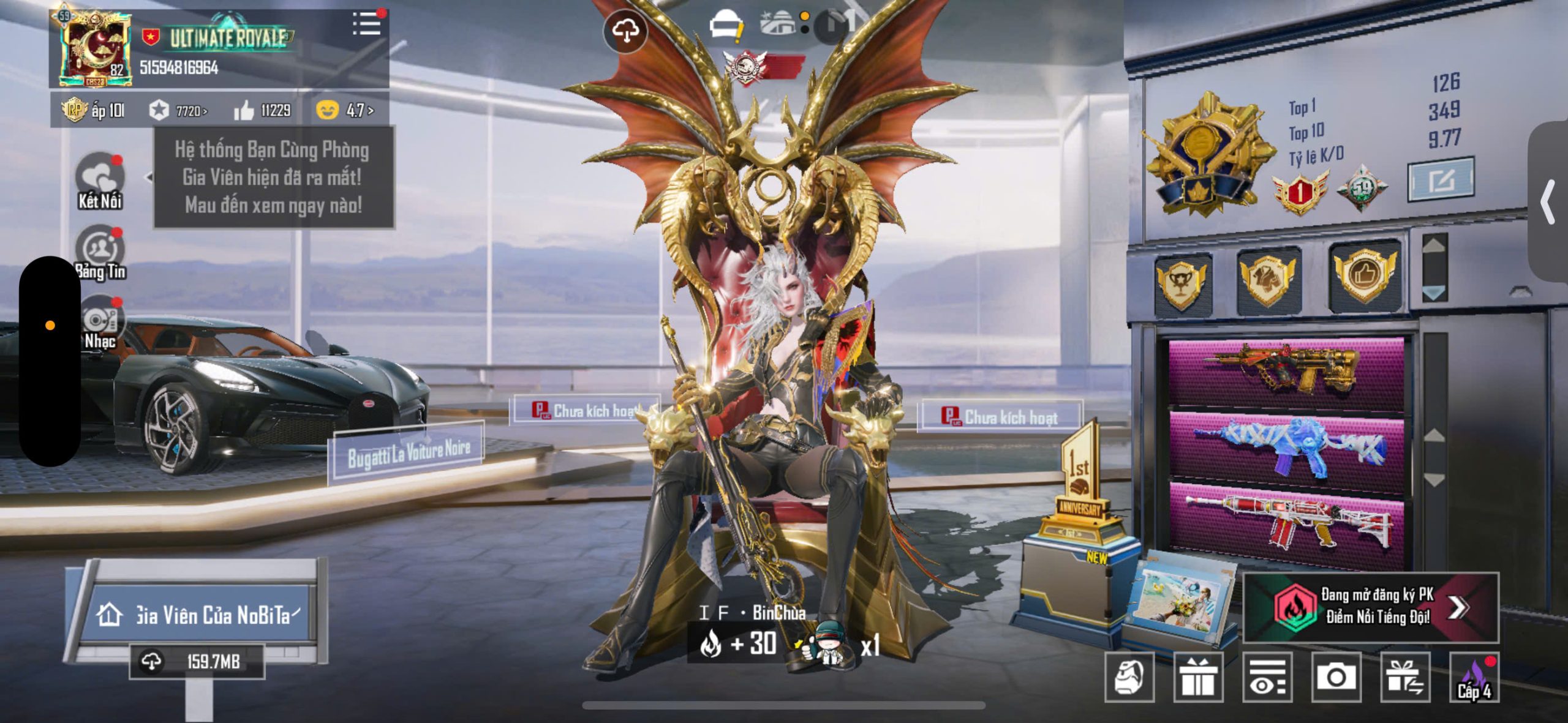Image resolution: width=1568 pixels, height=723 pixels.
Task: Select the golden weapon skin showcase
Action: [x=1286, y=371]
